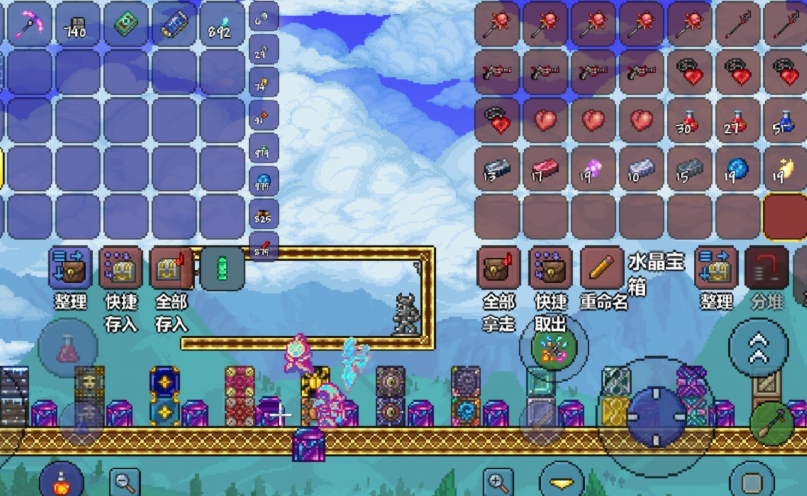The height and width of the screenshot is (496, 807).
Task: Deposit everything with 全部存入
Action: (171, 269)
